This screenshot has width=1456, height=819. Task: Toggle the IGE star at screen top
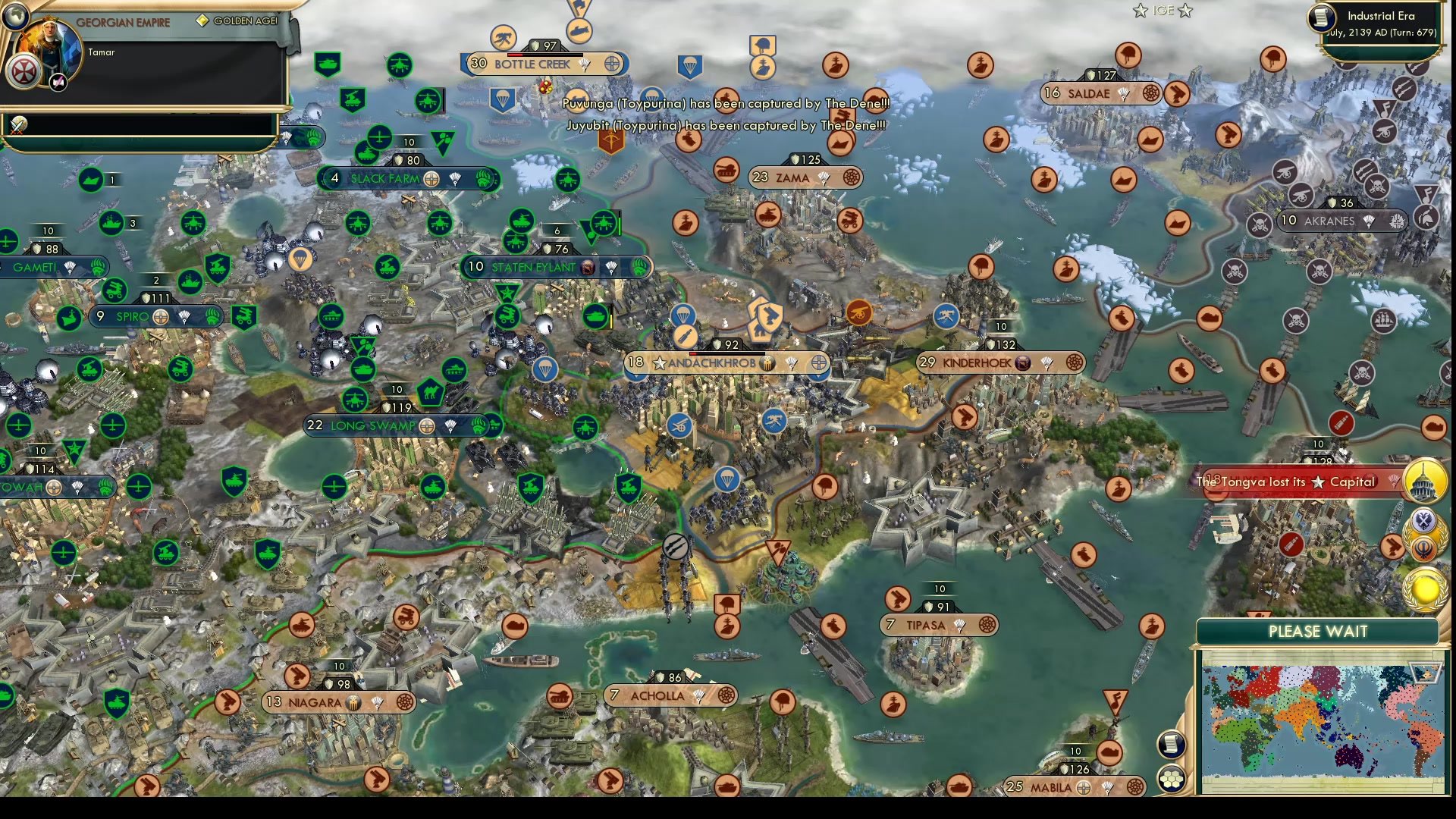(x=1139, y=11)
